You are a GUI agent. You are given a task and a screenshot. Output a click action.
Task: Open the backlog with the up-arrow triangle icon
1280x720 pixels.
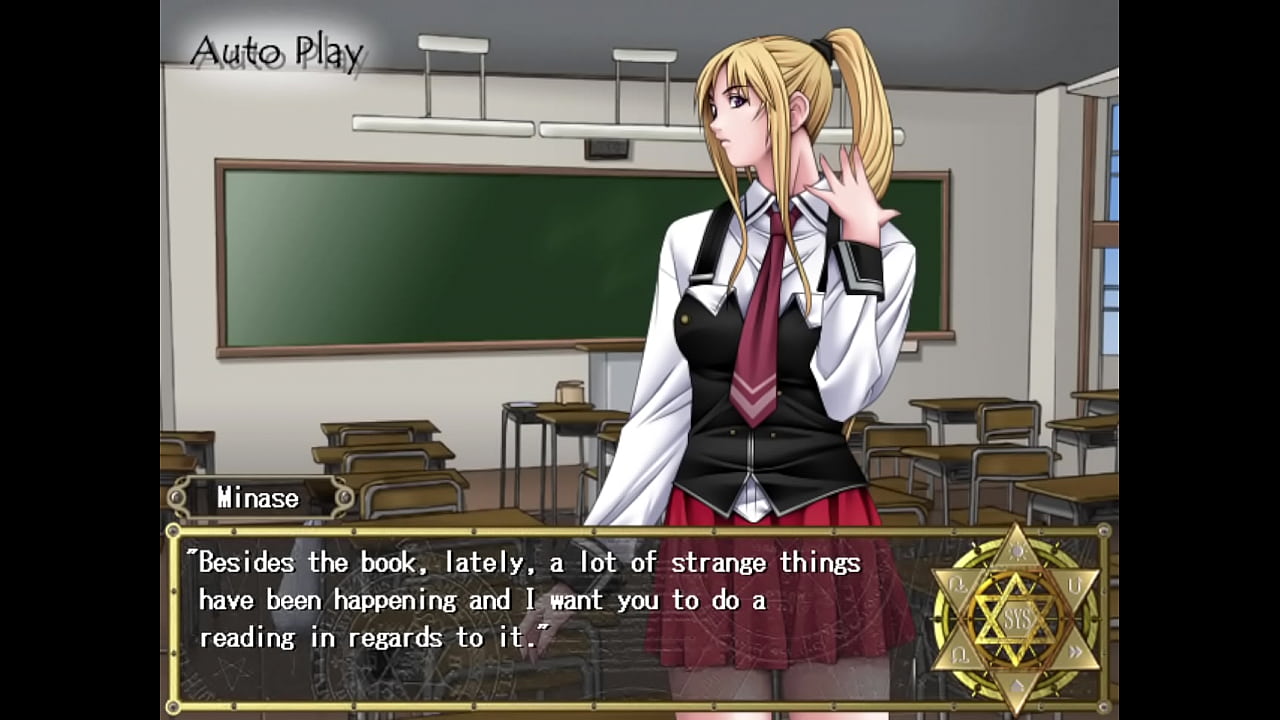point(1017,685)
